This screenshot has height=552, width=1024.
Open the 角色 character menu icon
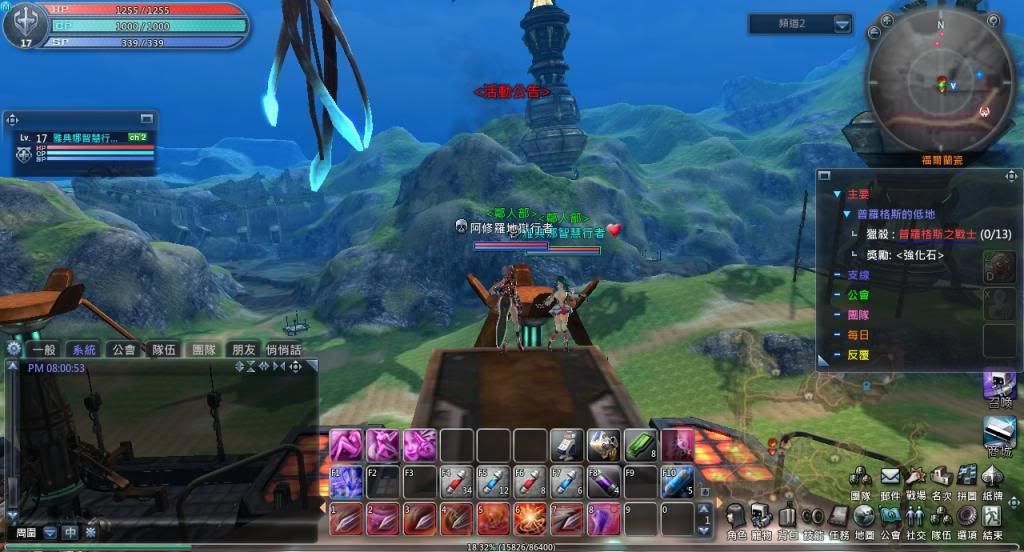point(735,516)
